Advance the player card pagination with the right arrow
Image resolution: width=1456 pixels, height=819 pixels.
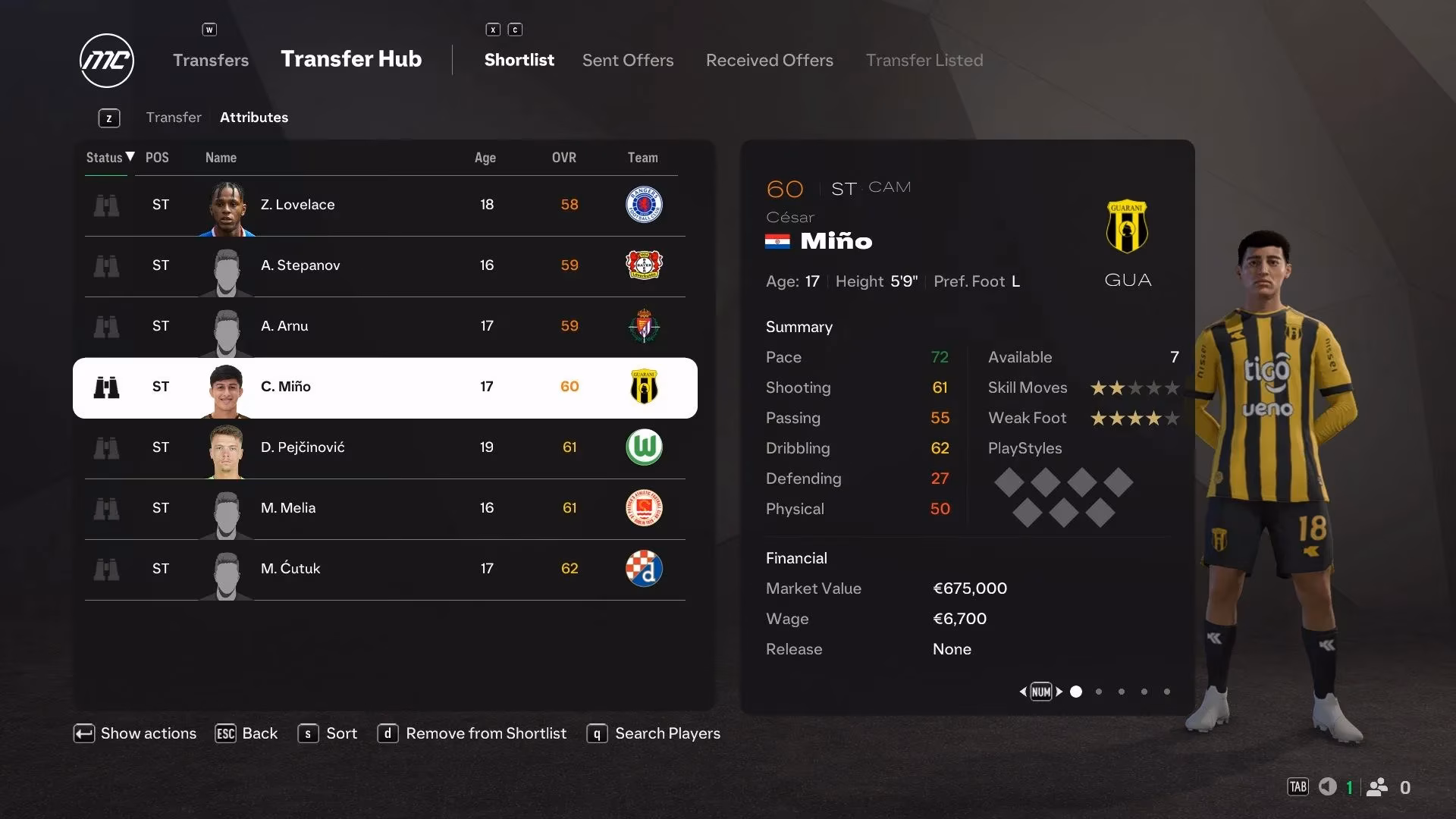[1059, 692]
